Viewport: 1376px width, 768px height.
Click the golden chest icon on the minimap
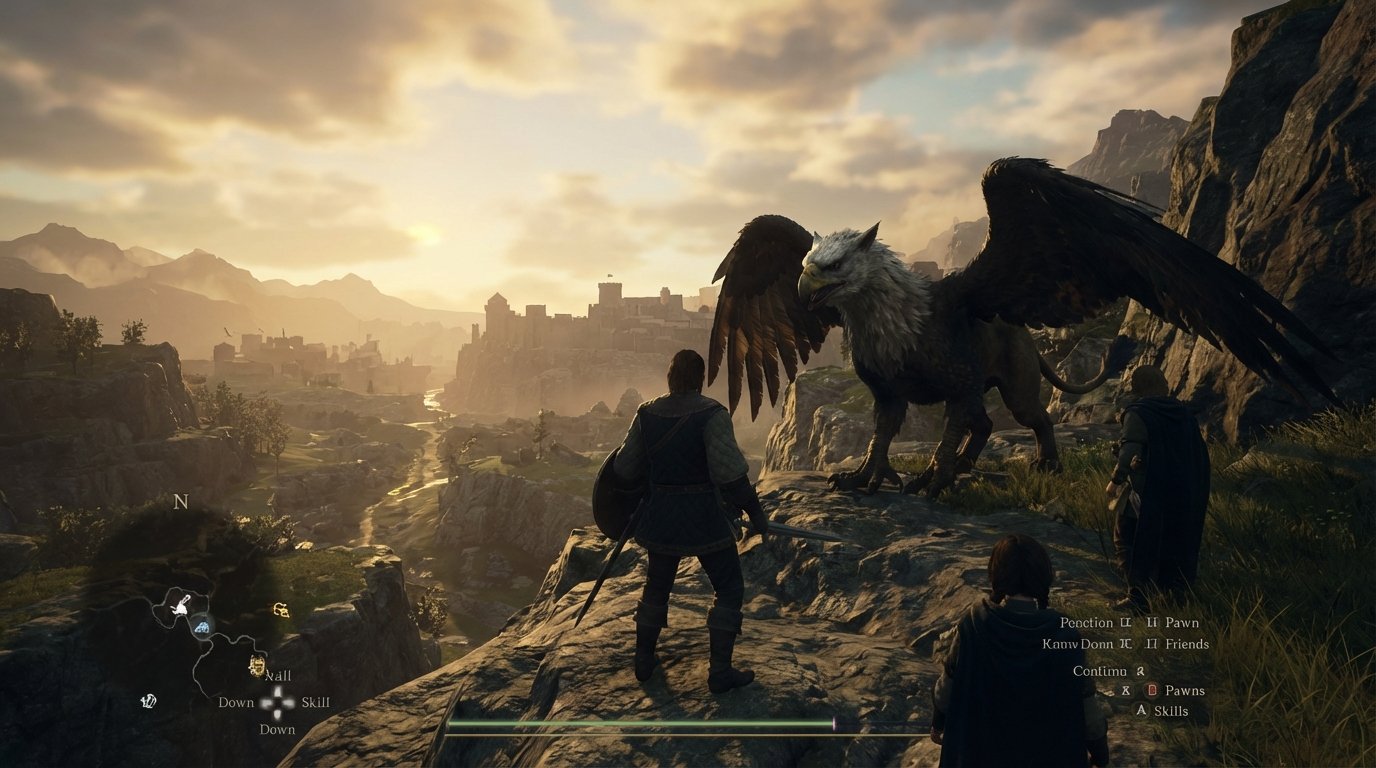[x=258, y=664]
